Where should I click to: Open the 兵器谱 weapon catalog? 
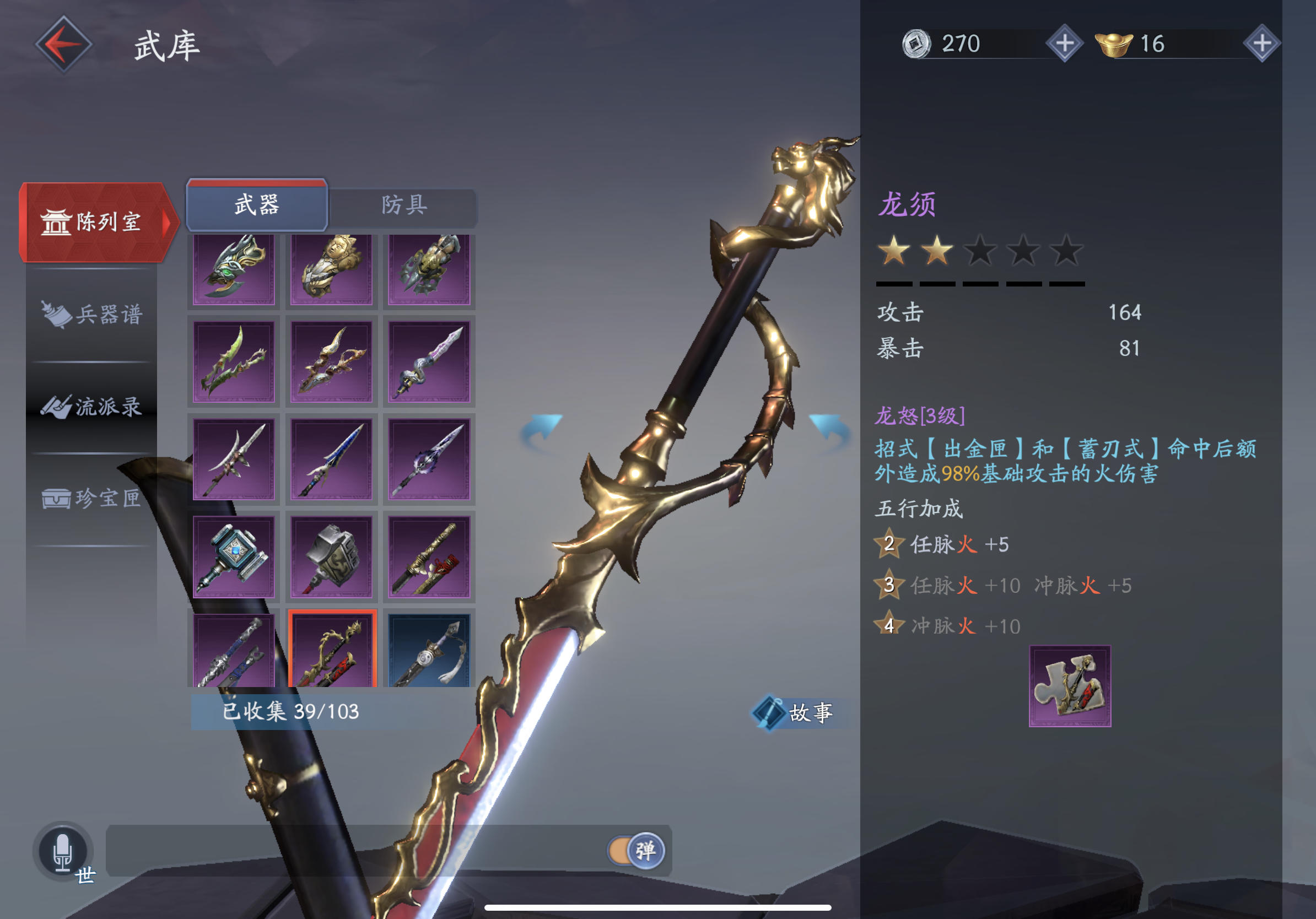(x=91, y=315)
